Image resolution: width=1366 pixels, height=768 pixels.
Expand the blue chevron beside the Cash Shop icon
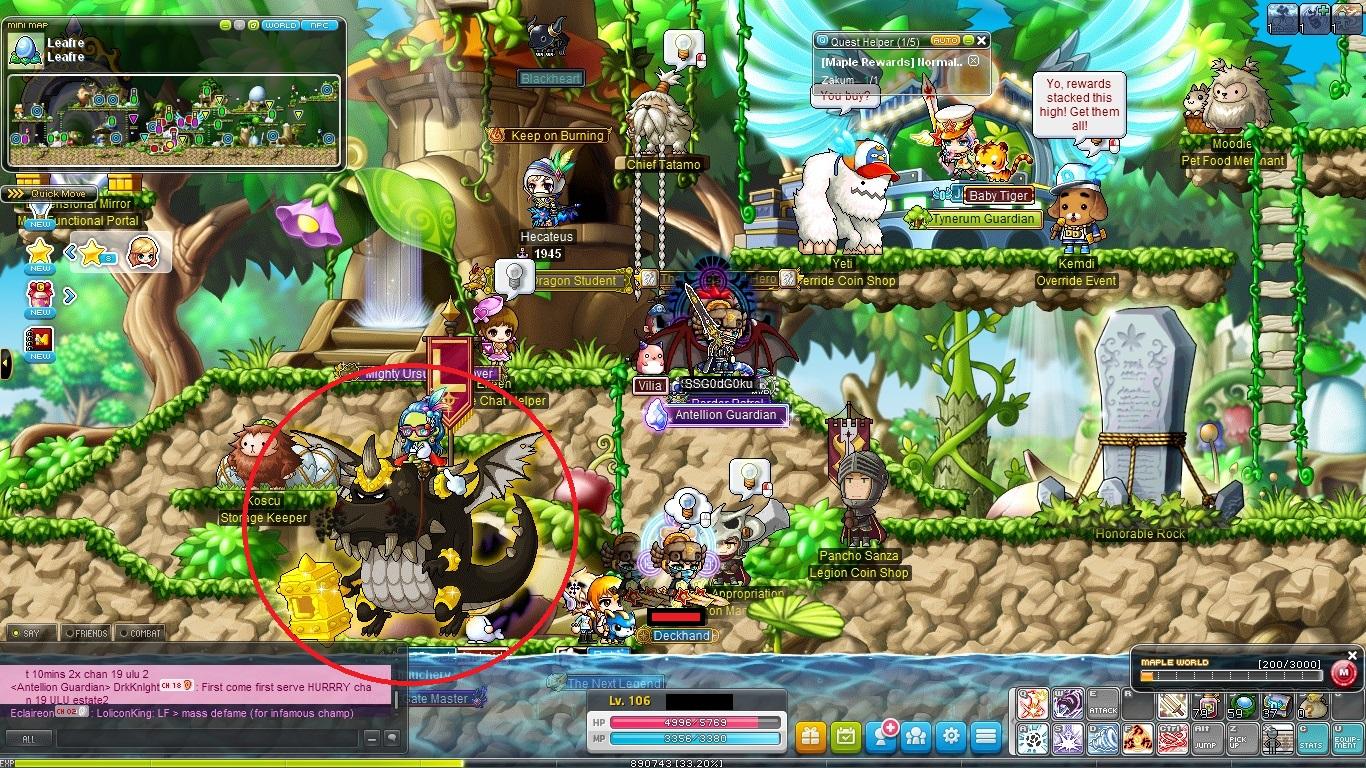pos(69,295)
